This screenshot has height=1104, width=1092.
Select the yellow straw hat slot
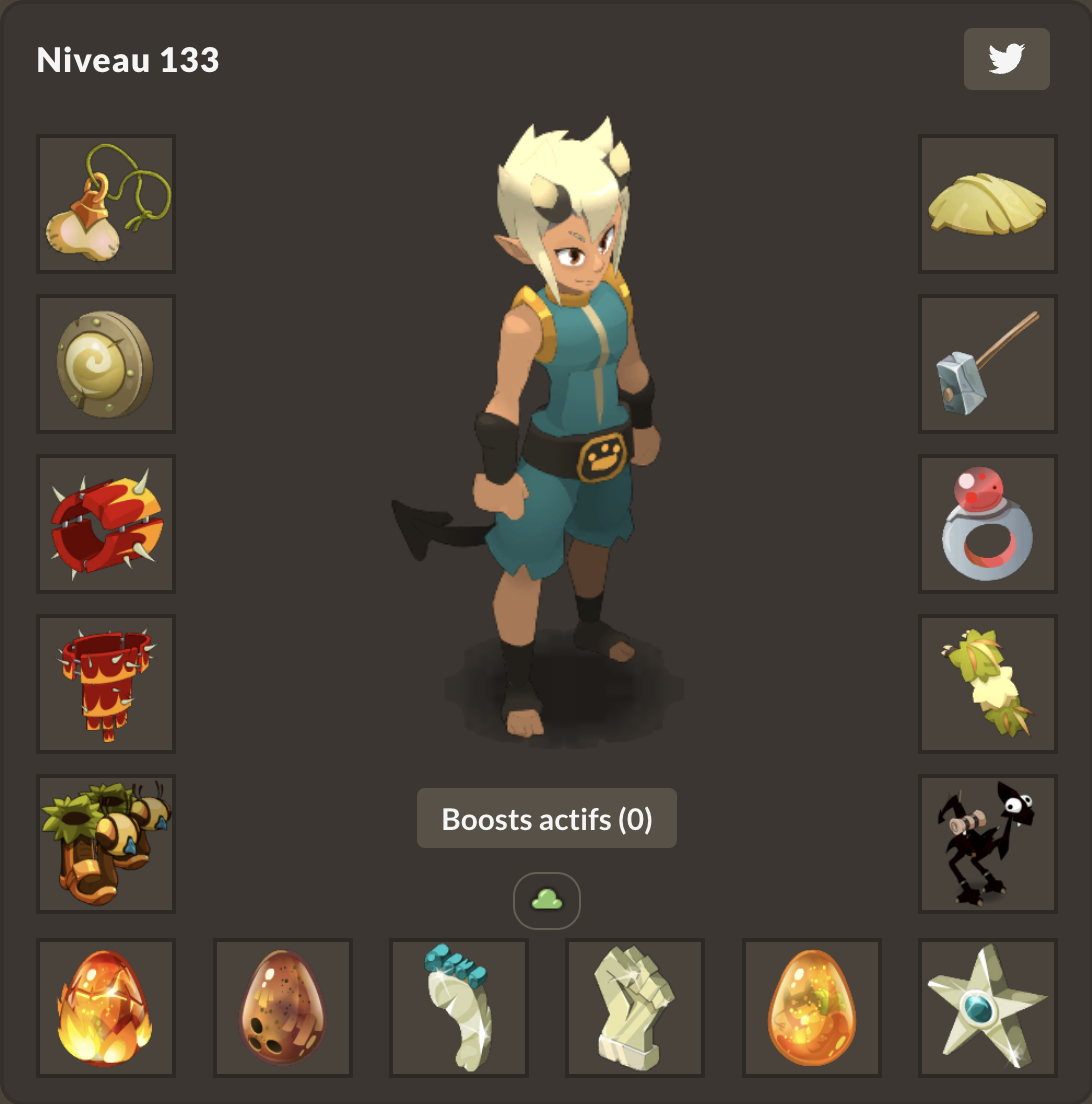tap(988, 204)
